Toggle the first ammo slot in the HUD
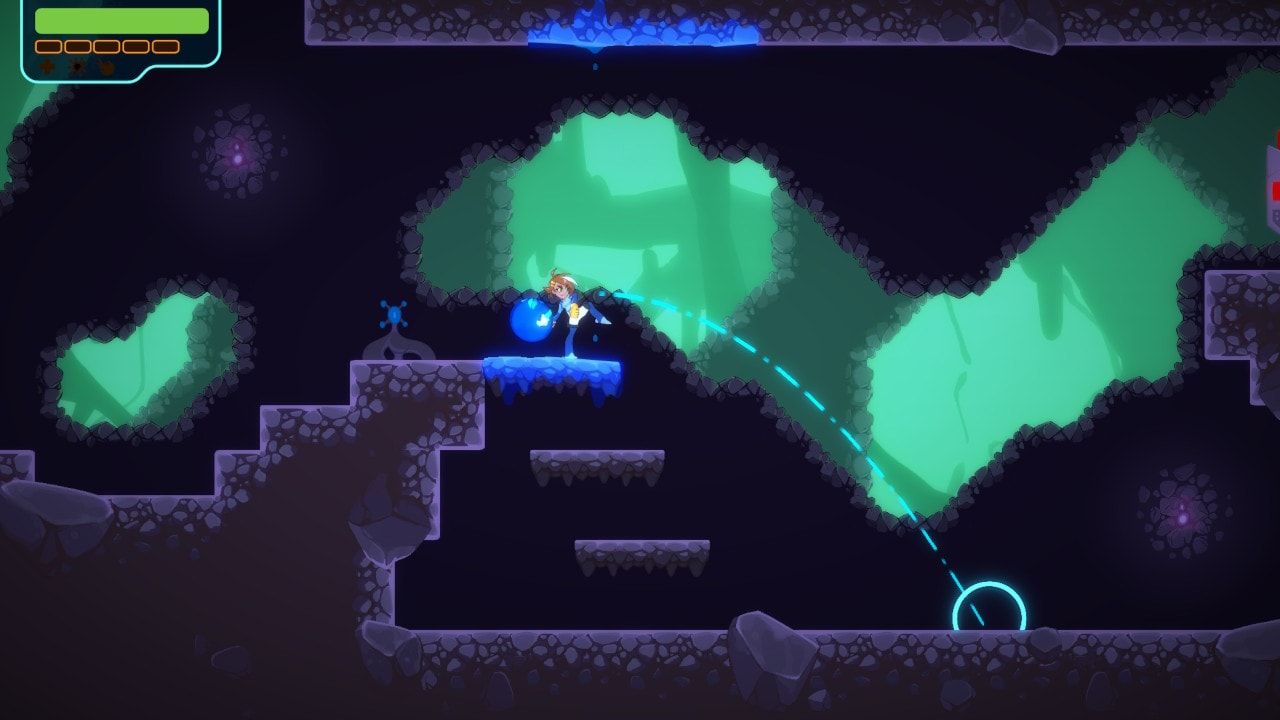Viewport: 1280px width, 720px height. [48, 46]
